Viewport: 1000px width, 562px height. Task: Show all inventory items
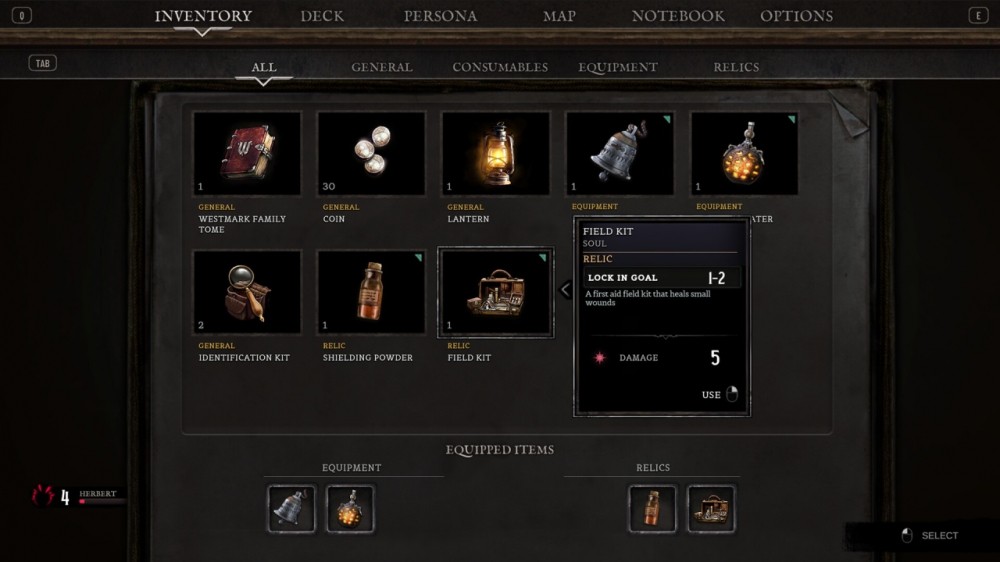264,67
